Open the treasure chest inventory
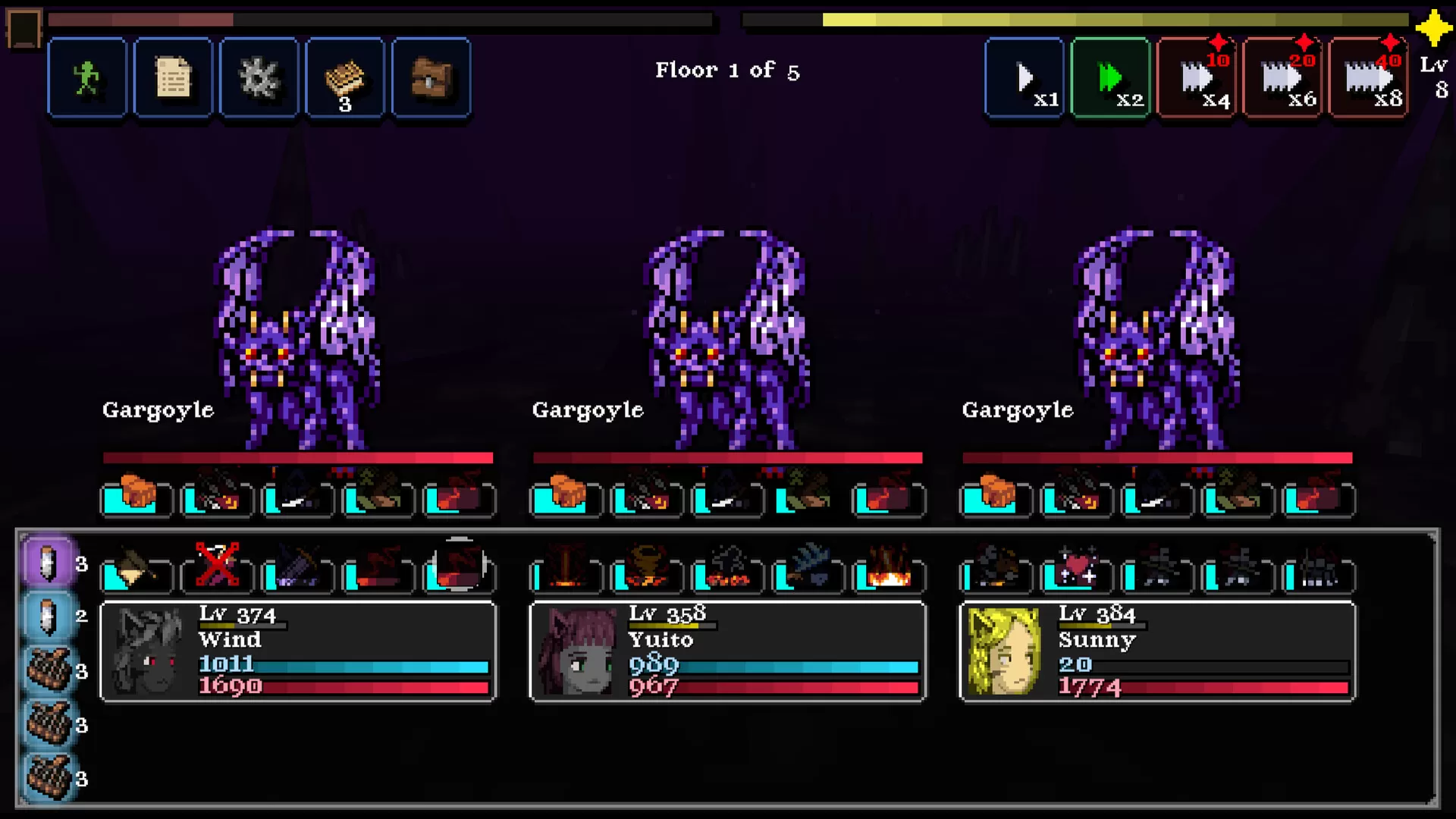Screen dimensions: 1456x819 [x=431, y=78]
